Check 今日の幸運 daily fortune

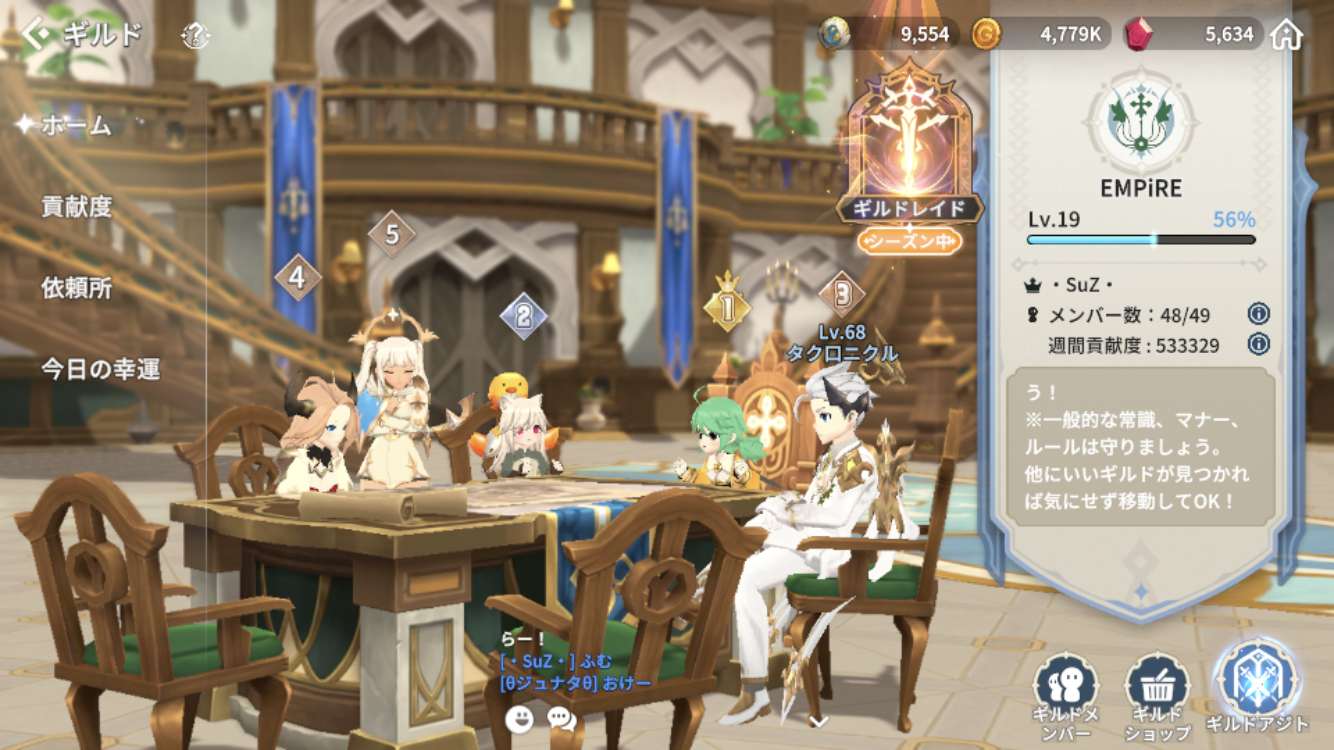click(x=100, y=369)
